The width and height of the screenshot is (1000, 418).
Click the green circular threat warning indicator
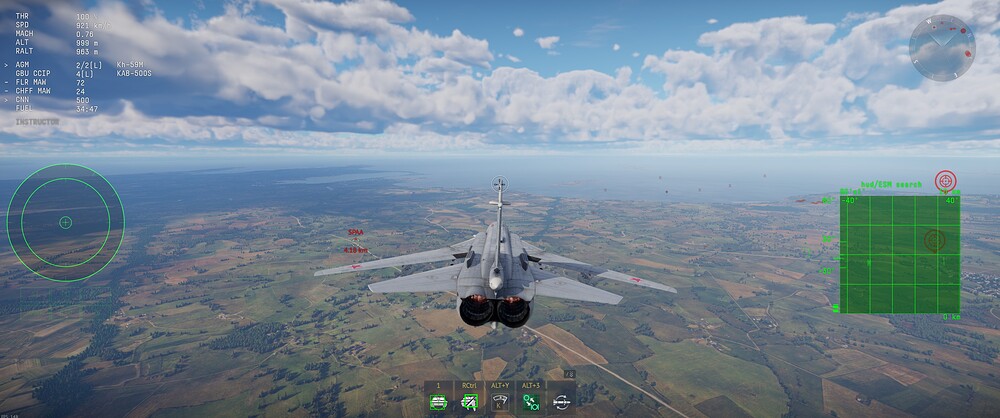tap(66, 222)
